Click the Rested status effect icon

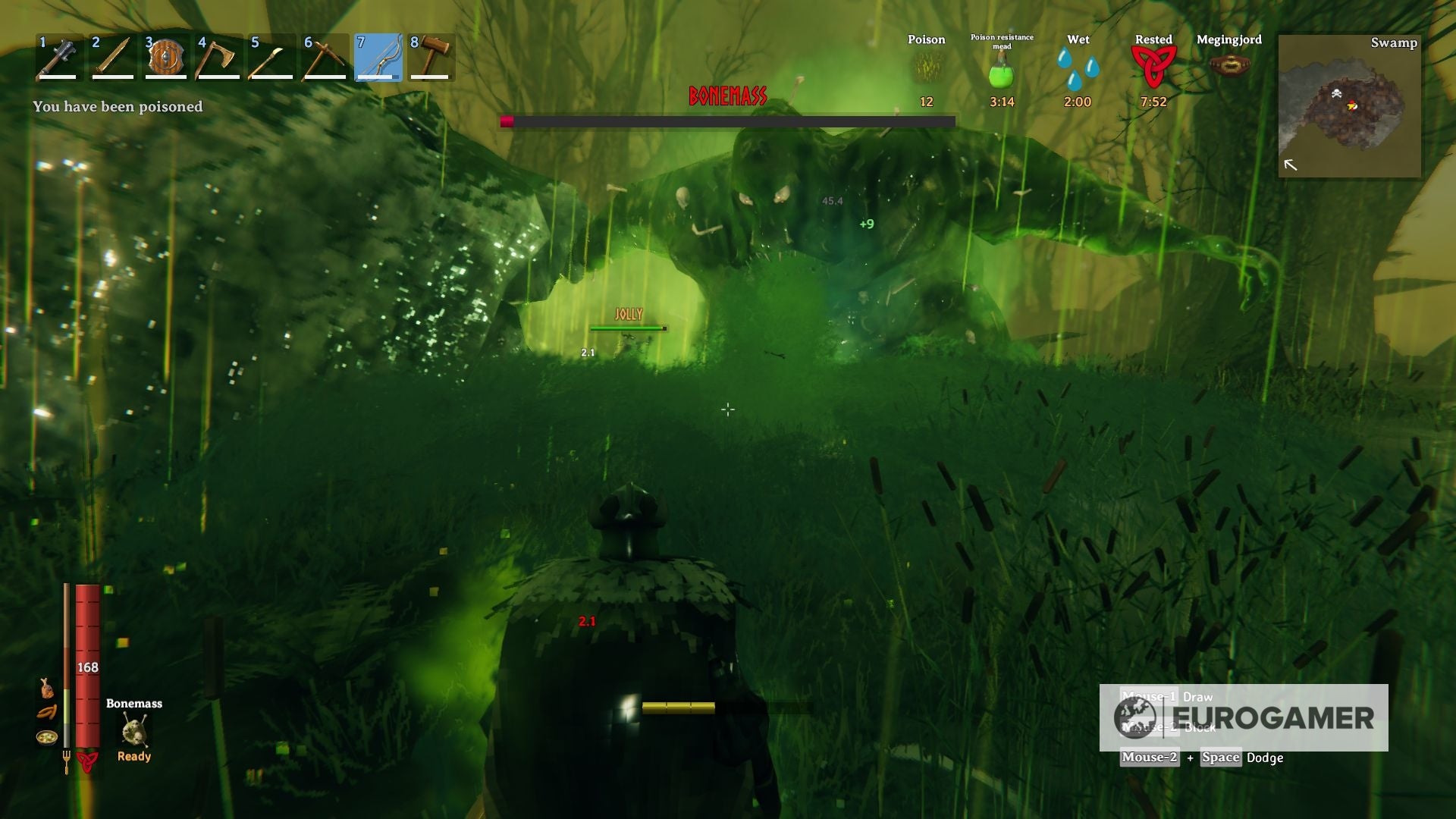1153,68
